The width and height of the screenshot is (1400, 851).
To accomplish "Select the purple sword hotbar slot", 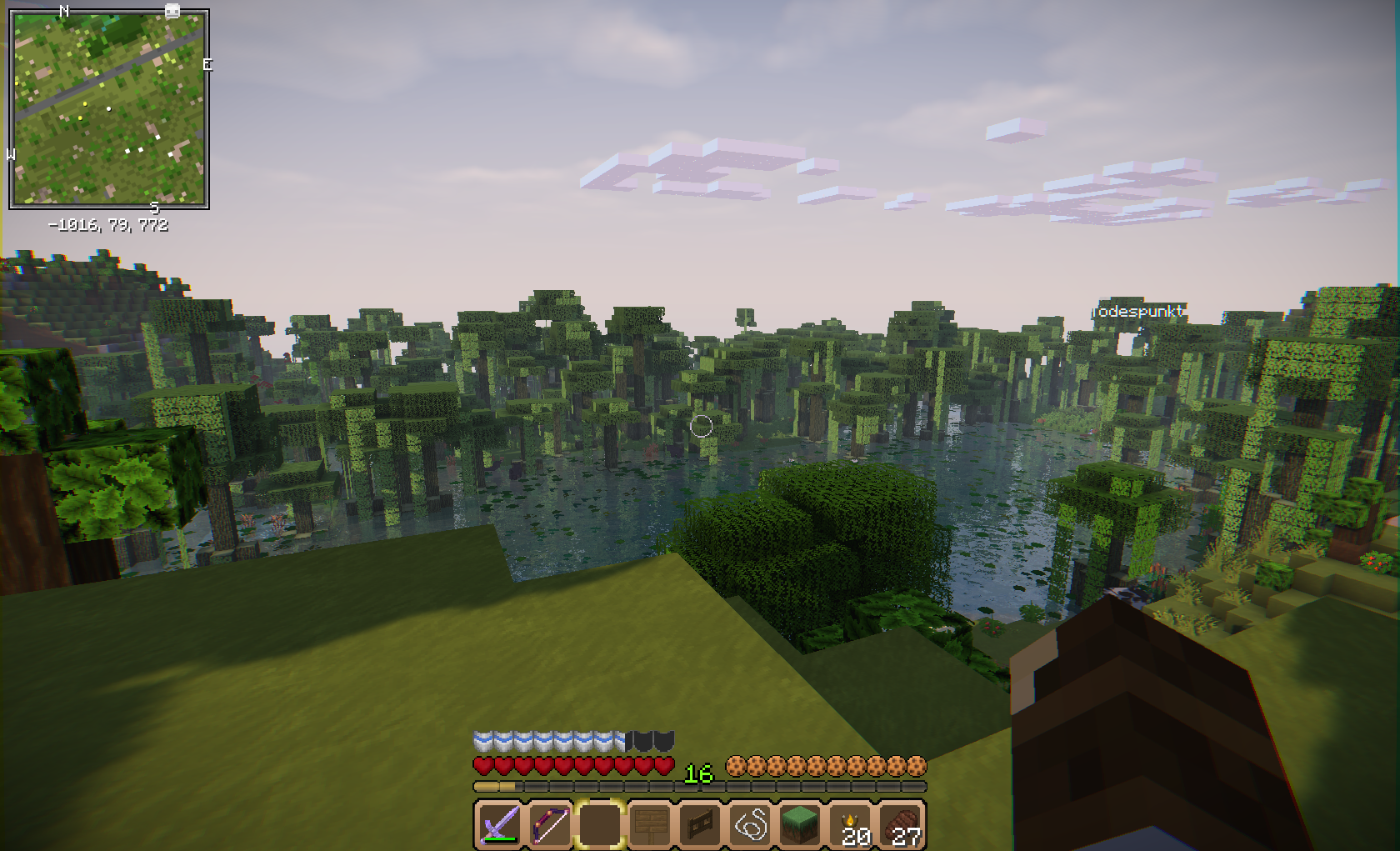I will pos(499,824).
